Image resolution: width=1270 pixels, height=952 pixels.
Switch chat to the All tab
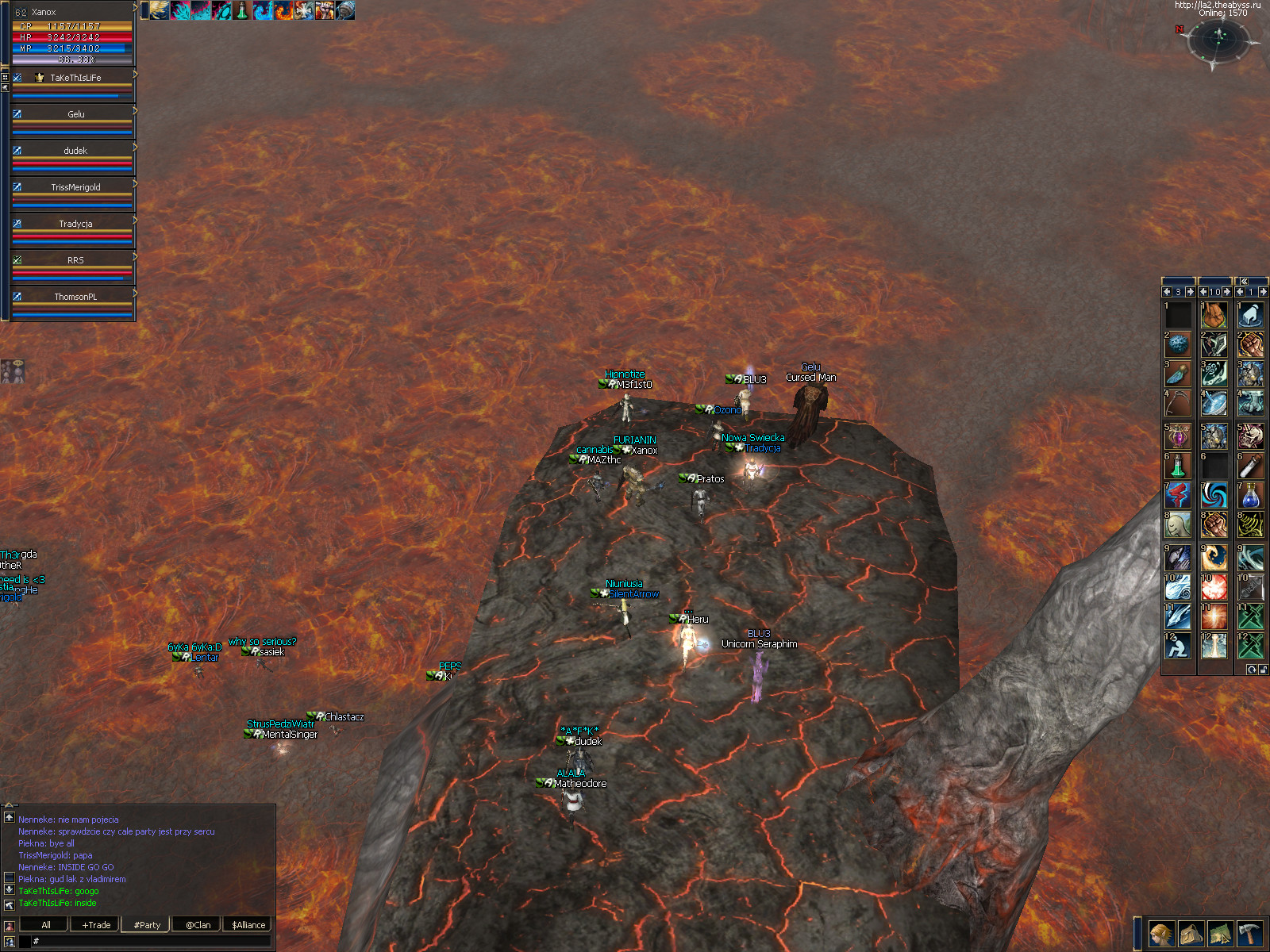tap(46, 924)
